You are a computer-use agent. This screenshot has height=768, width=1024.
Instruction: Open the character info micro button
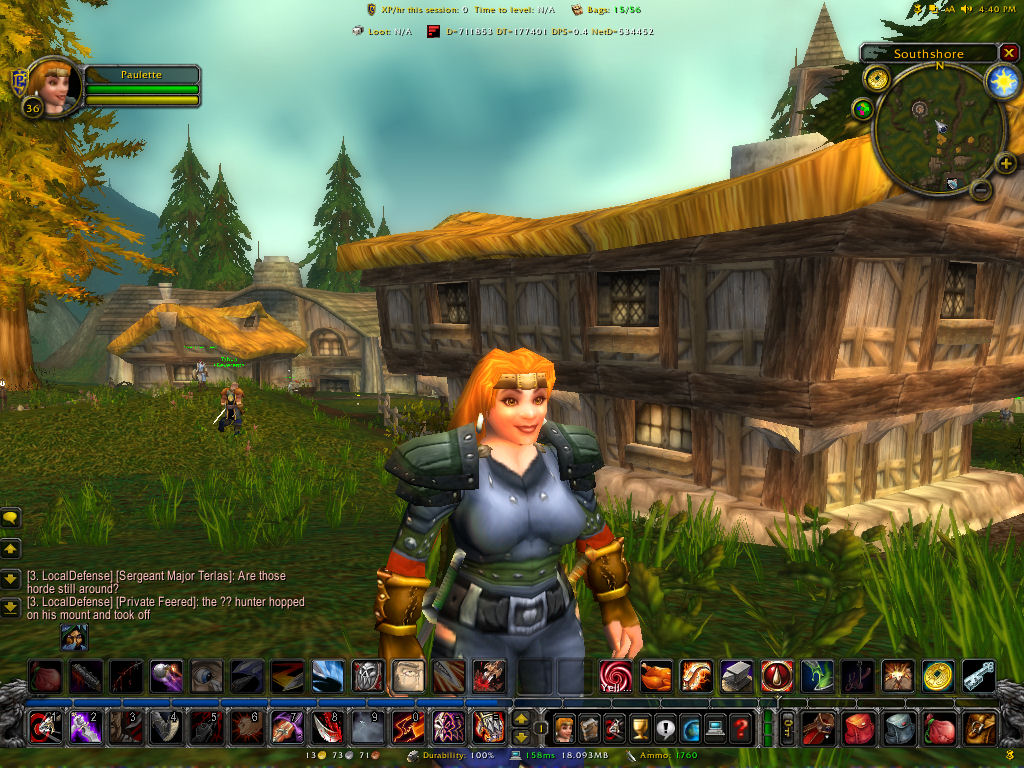(x=564, y=726)
